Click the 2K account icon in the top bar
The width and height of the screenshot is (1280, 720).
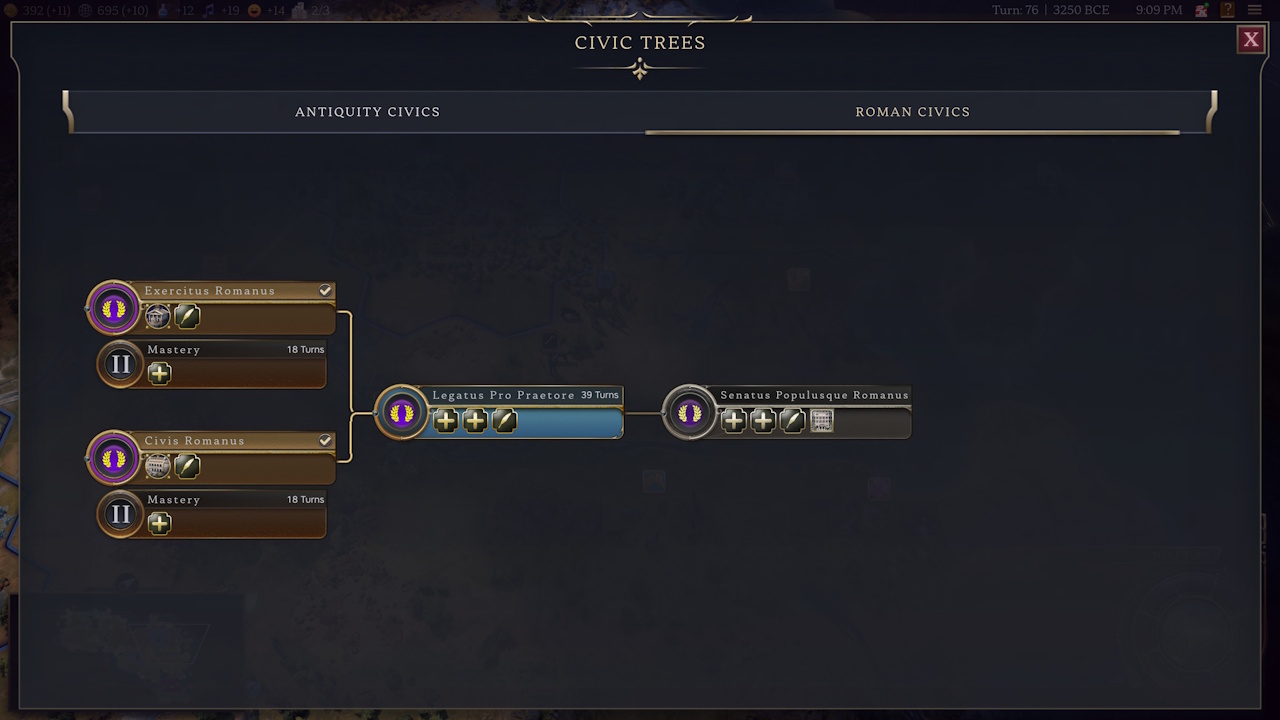(x=1199, y=10)
